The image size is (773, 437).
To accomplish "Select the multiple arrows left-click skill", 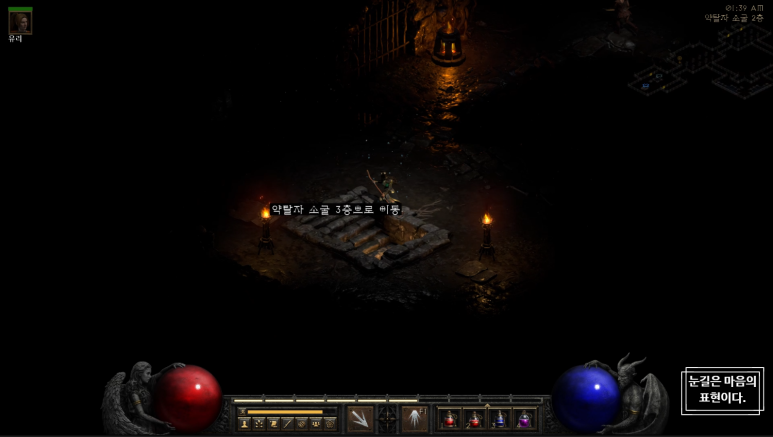I will 360,419.
